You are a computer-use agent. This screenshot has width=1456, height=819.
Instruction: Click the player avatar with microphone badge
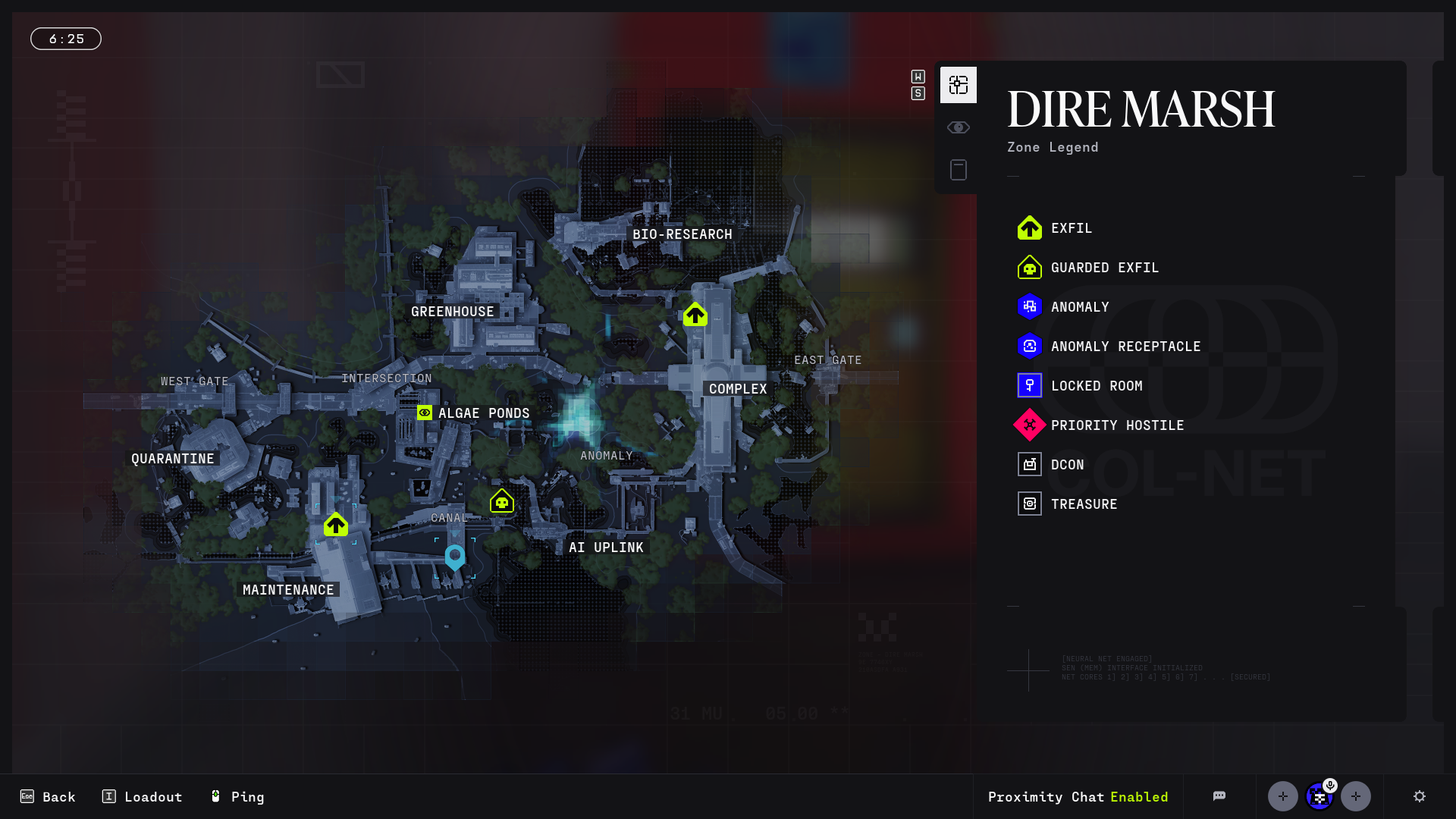coord(1319,796)
